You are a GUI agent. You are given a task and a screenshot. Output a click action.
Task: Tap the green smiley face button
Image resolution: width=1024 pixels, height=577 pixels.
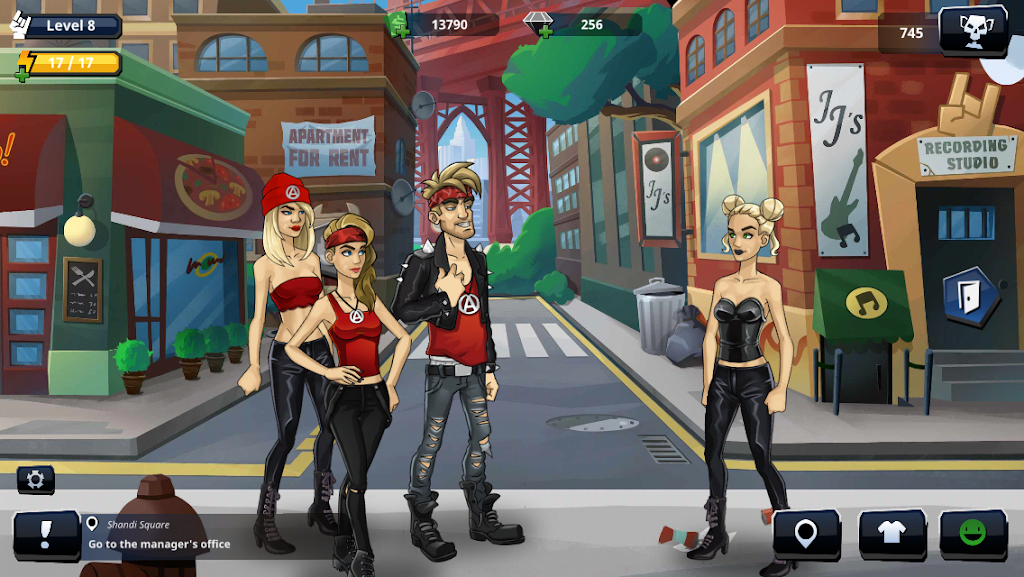(x=972, y=533)
